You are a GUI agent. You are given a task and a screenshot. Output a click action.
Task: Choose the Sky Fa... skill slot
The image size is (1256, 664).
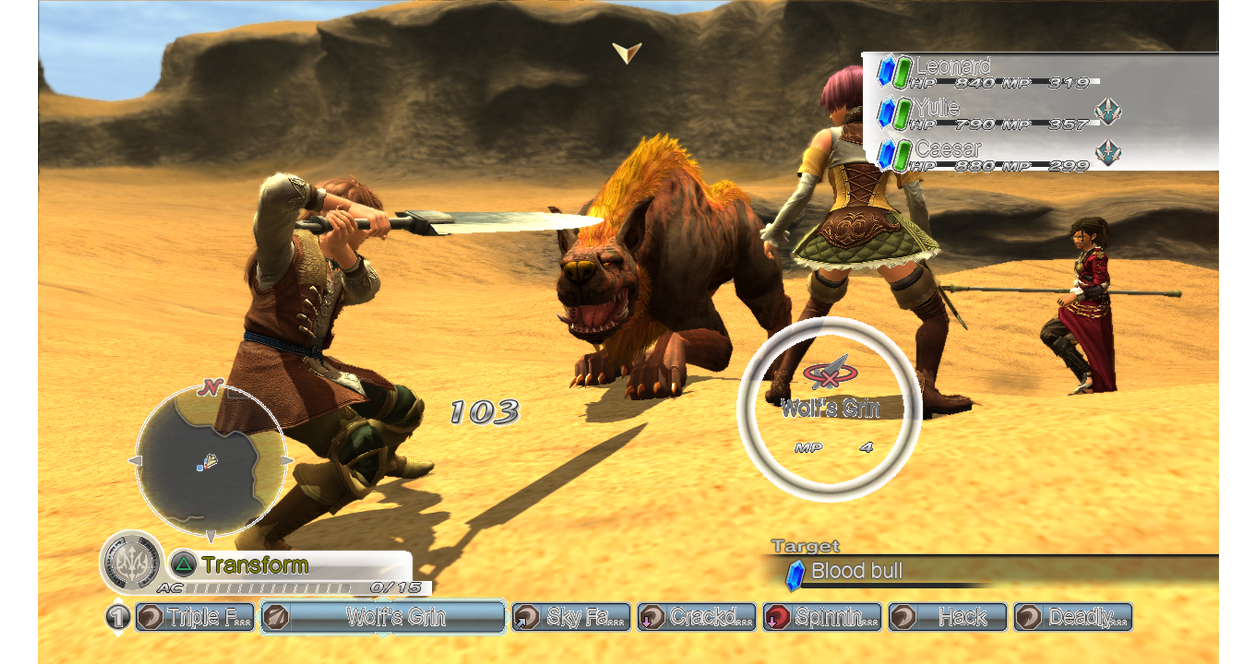click(572, 617)
